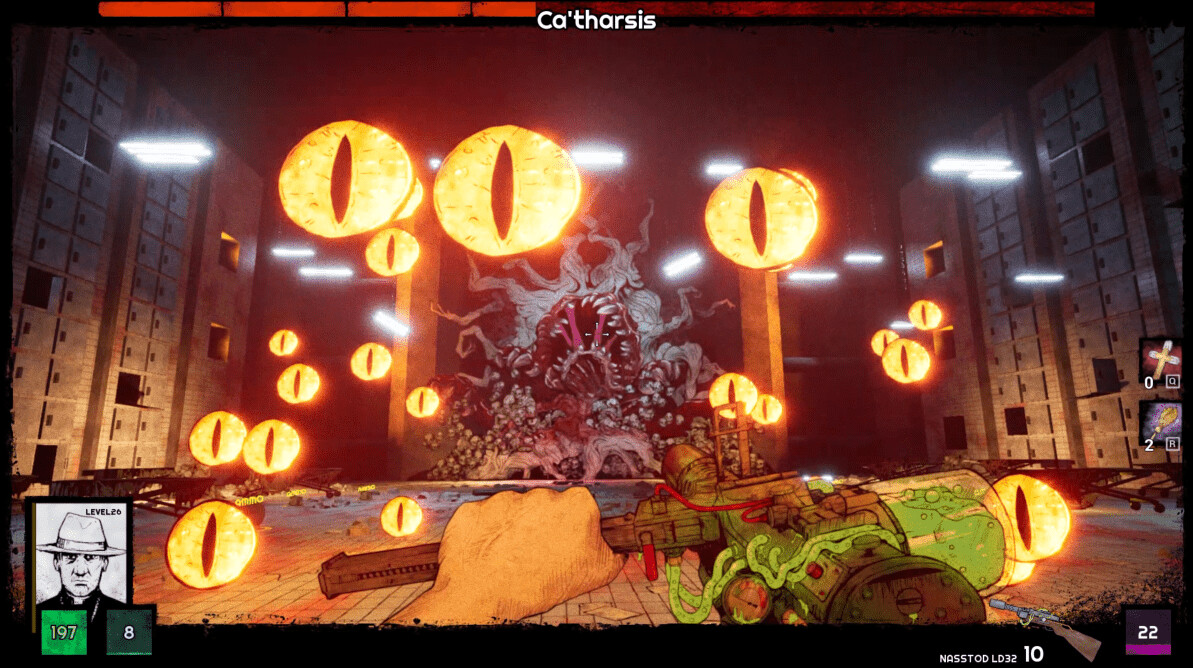Select the Nasstod LD32 rifle weapon icon

pyautogui.click(x=1043, y=629)
